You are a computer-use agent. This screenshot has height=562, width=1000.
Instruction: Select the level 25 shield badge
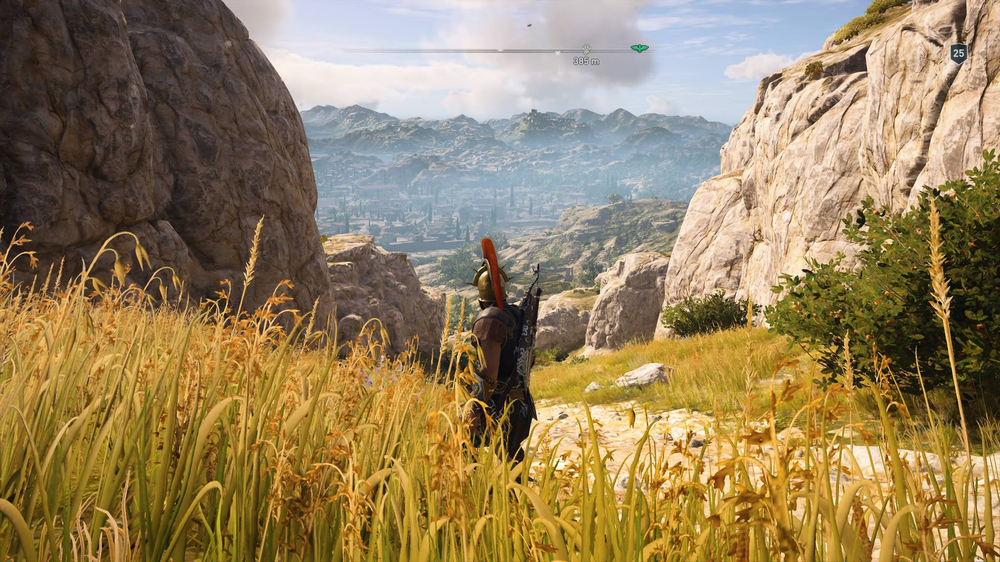click(x=958, y=54)
